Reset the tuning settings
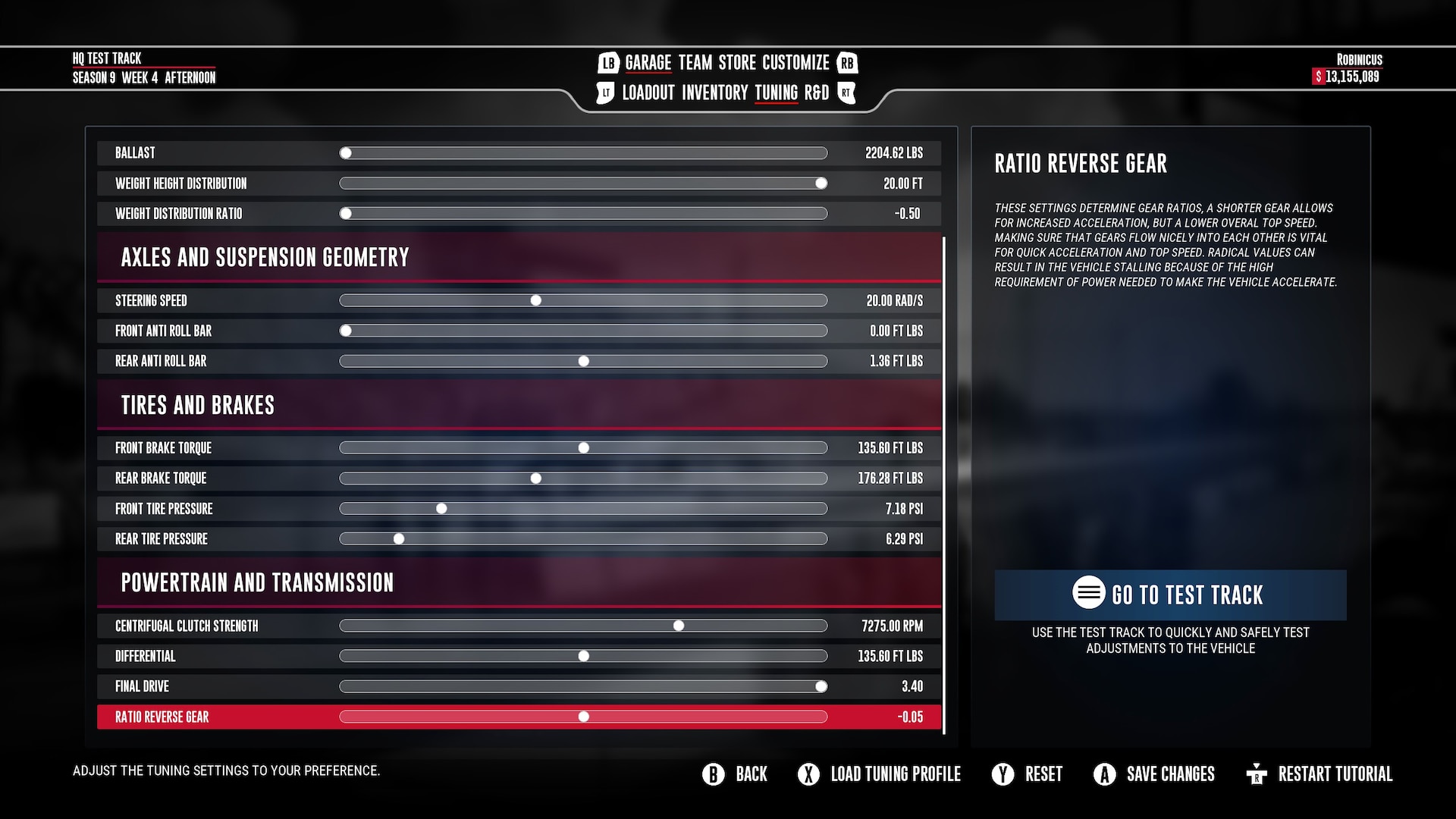Viewport: 1456px width, 819px height. pos(1028,774)
